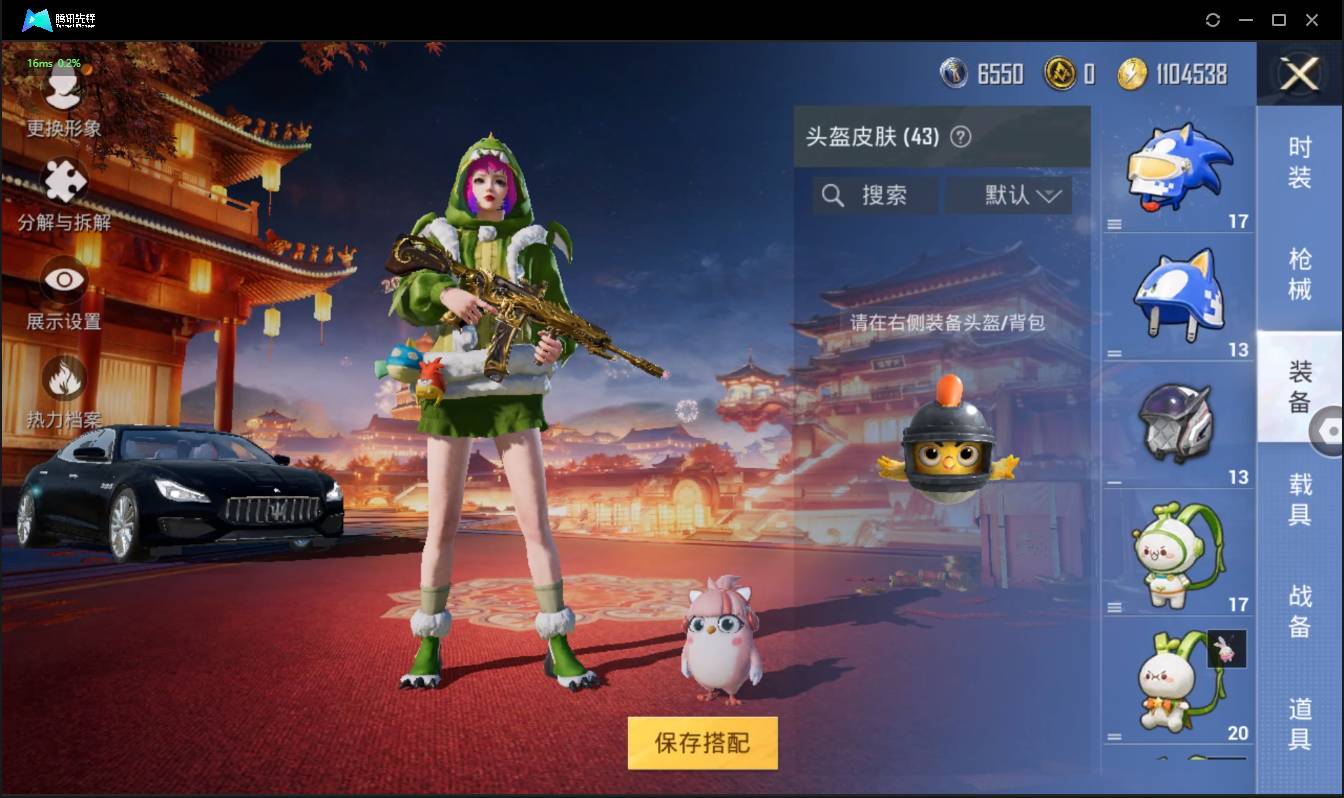Screen dimensions: 1344x798
Task: Switch to the 时装 tab
Action: 1300,163
